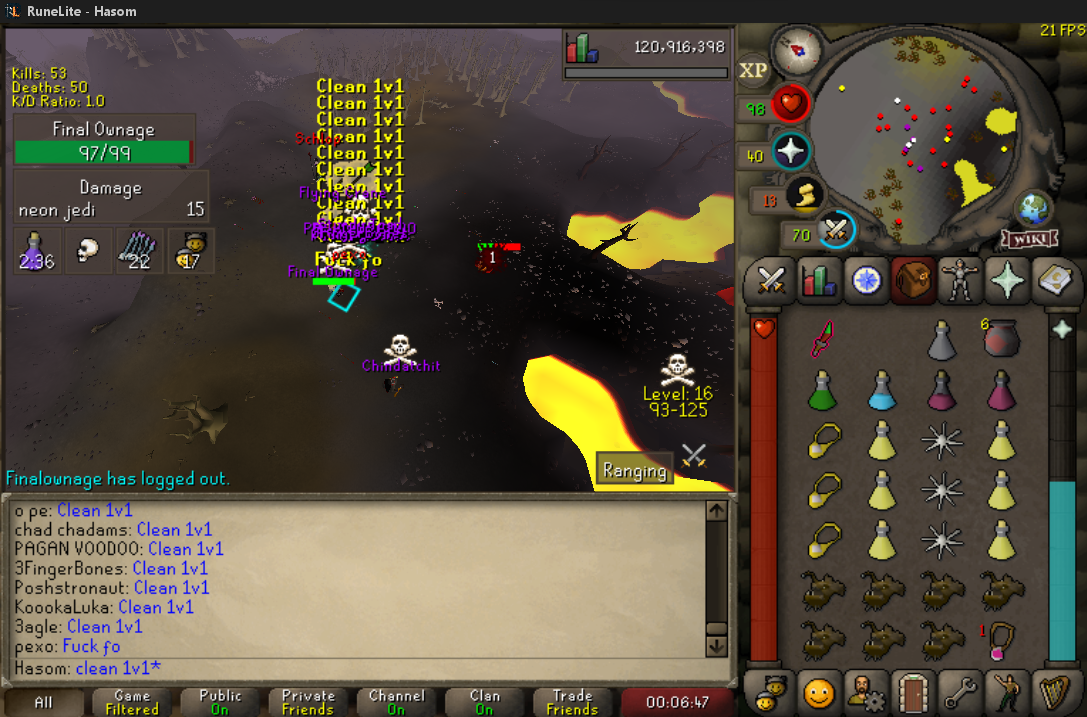The image size is (1087, 717).
Task: Select the red-tipped dart in inventory
Action: (822, 341)
